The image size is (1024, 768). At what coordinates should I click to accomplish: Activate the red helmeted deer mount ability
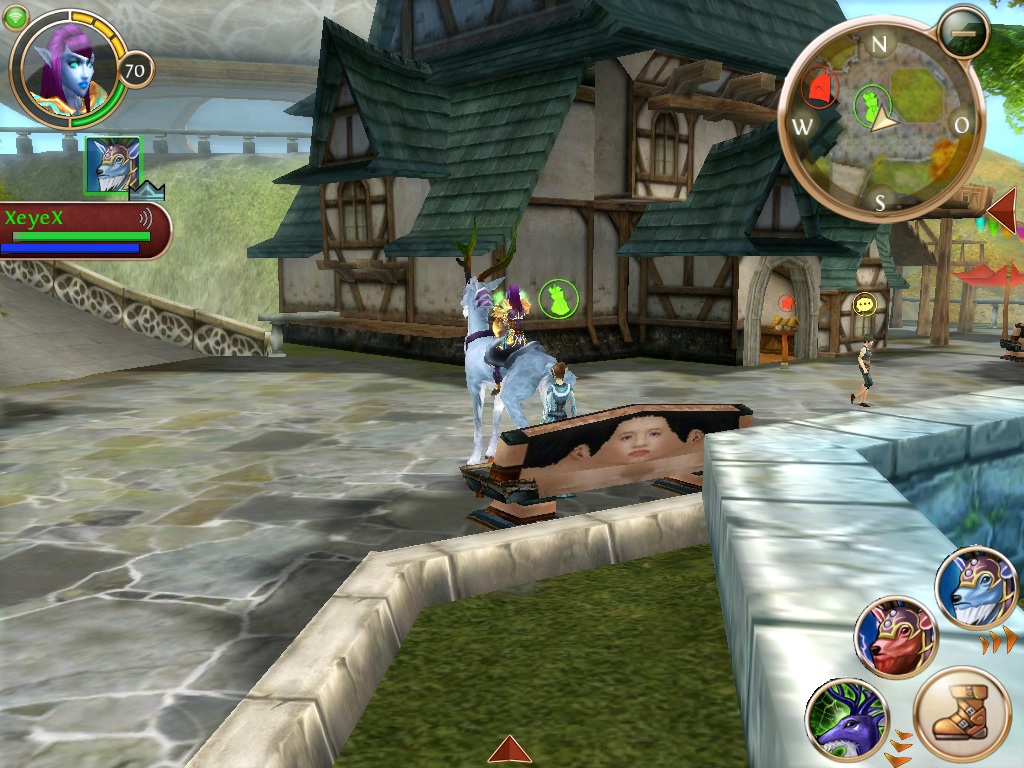pyautogui.click(x=895, y=638)
